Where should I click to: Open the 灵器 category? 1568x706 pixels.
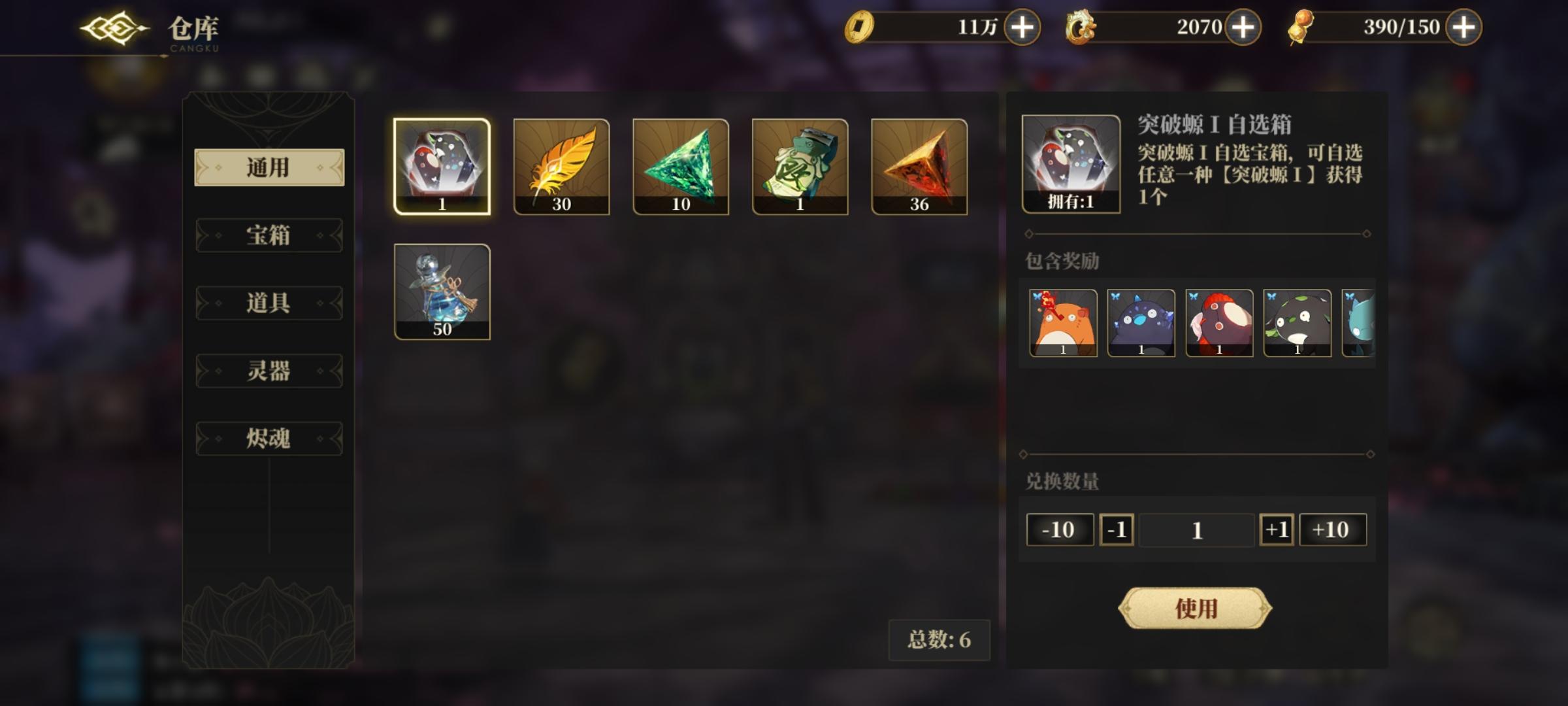(268, 371)
